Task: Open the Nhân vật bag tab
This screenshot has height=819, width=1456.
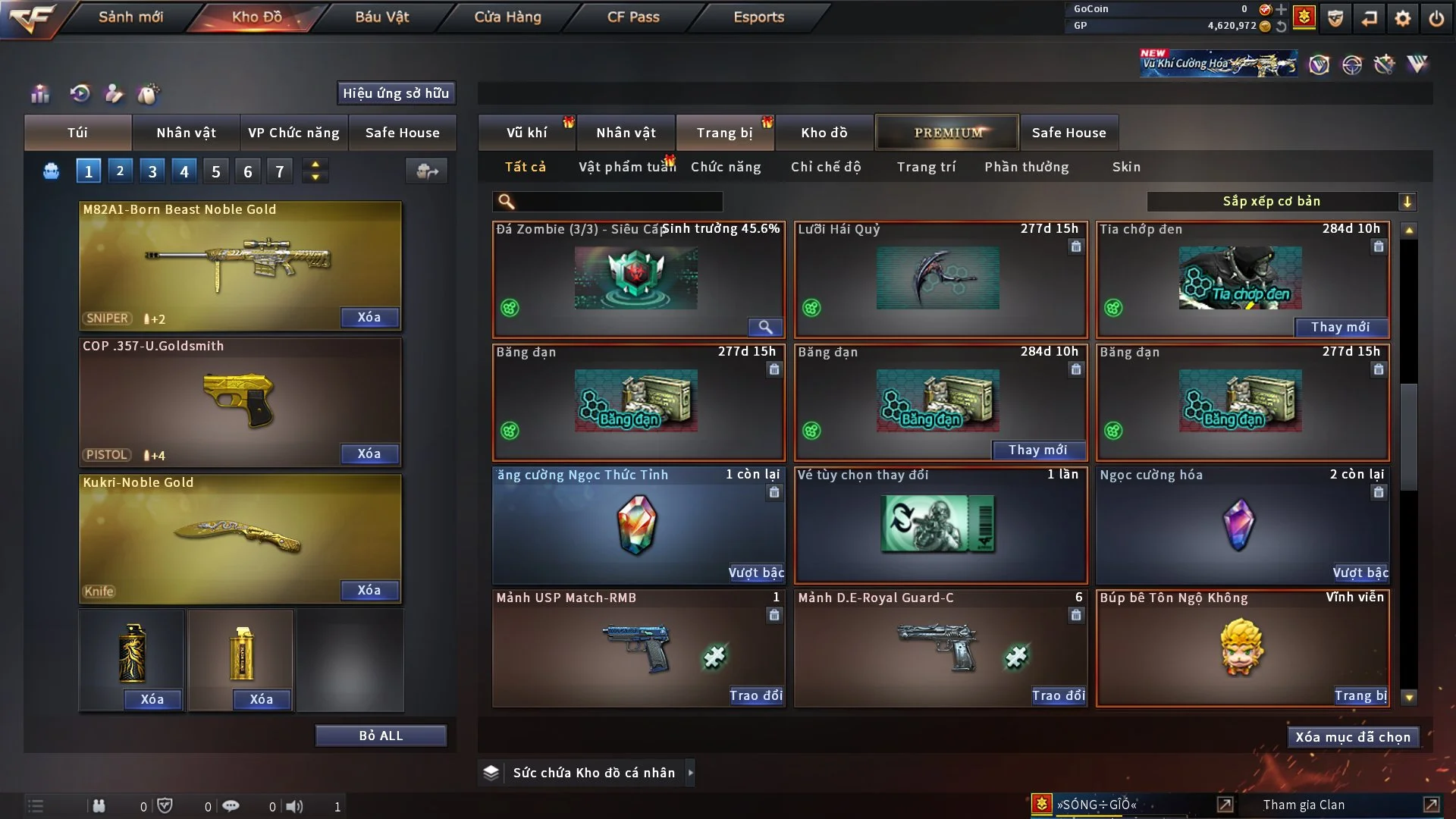Action: tap(186, 133)
